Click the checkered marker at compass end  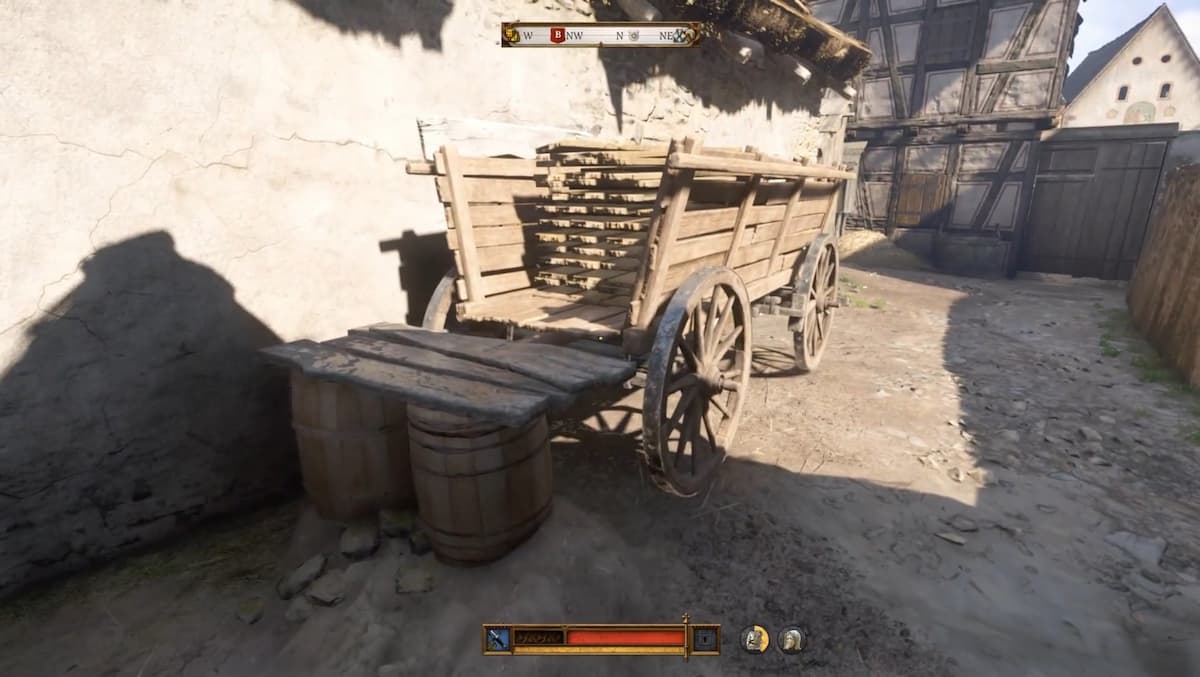pyautogui.click(x=684, y=35)
